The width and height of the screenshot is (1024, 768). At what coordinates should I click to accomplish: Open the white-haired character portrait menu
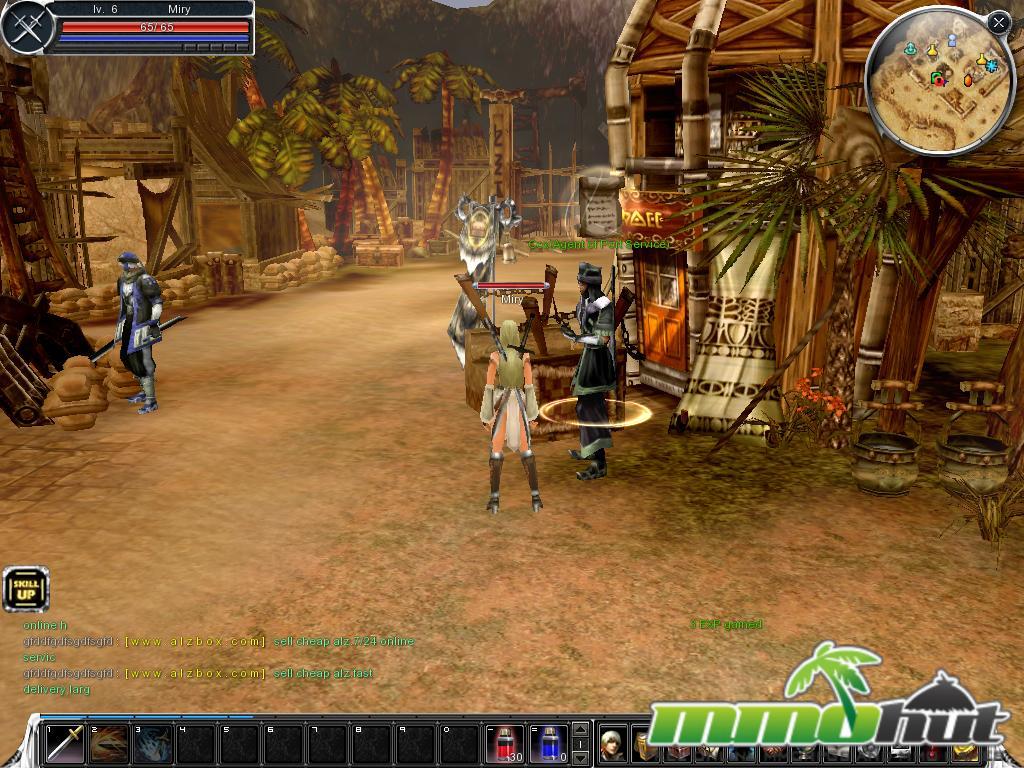coord(613,744)
